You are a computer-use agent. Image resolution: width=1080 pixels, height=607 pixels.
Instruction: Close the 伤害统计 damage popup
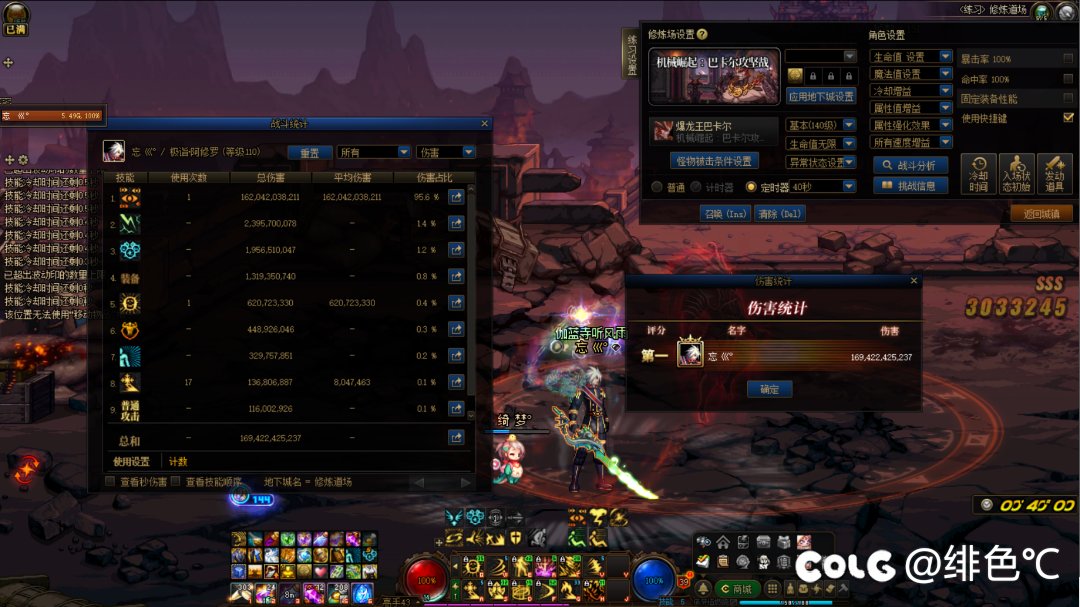913,282
